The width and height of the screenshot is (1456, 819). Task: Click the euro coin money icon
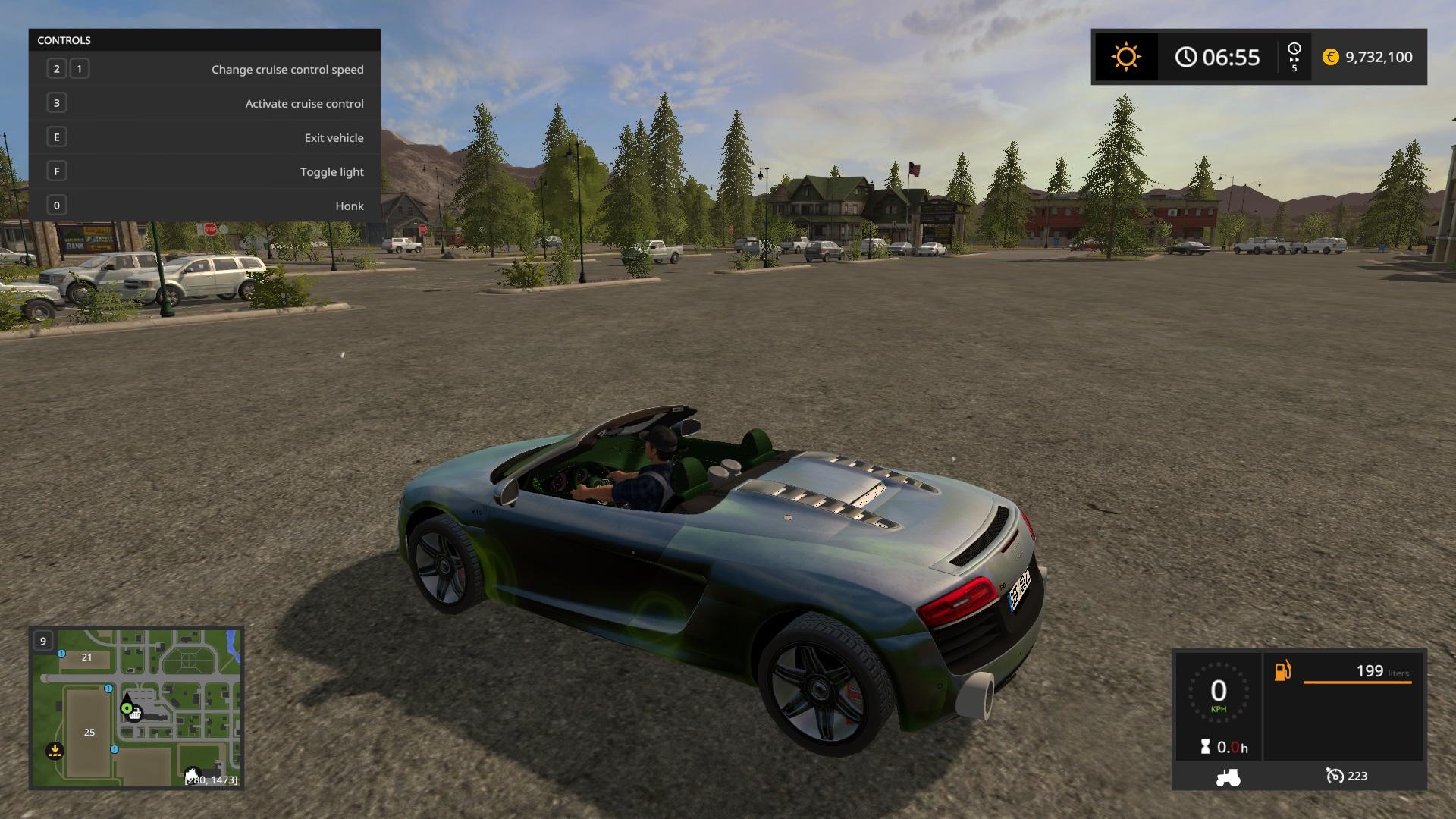(x=1330, y=57)
